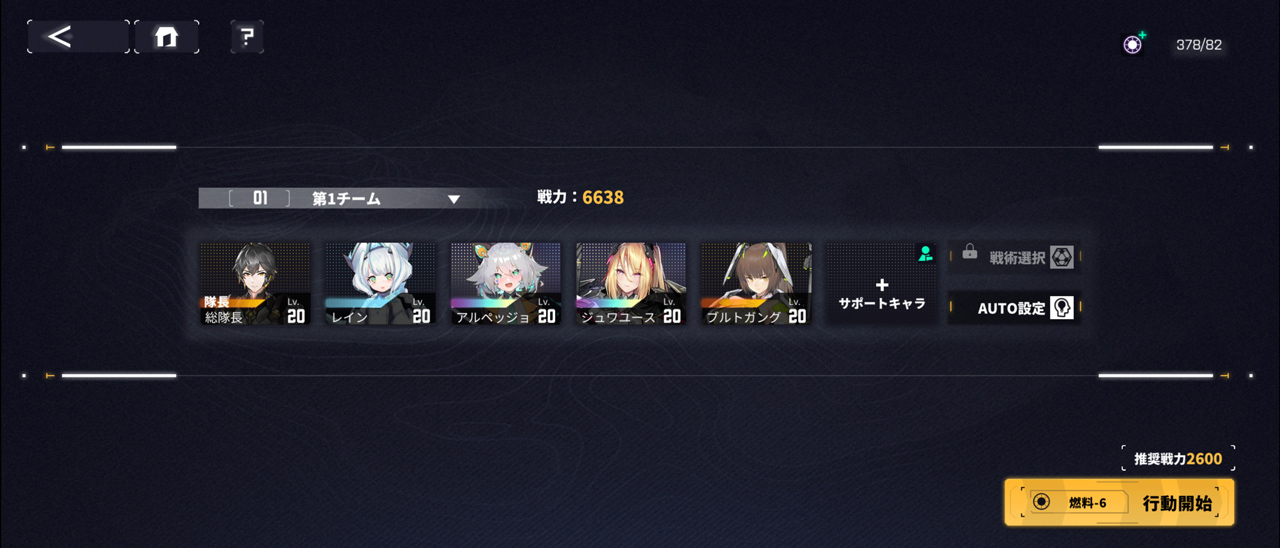Choose the レイン character card
1280x548 pixels.
380,284
